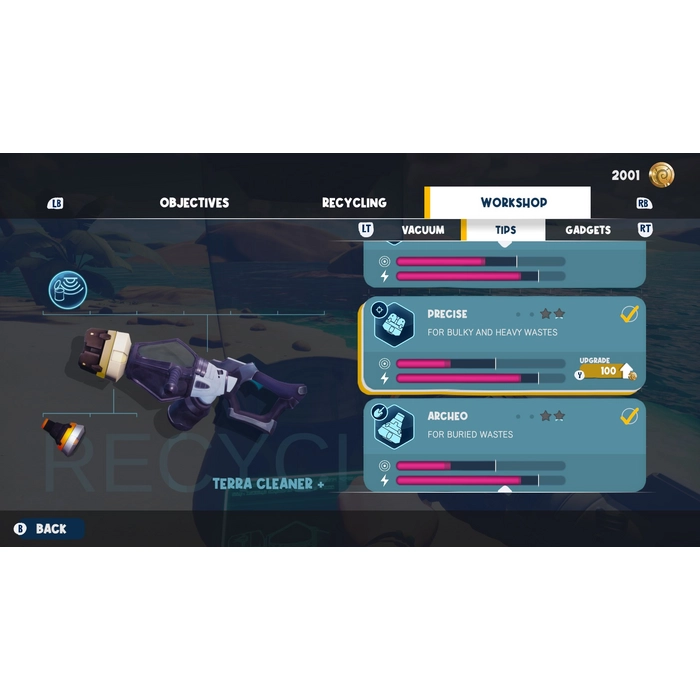Click the round vacuum icon above the cleaner
Image resolution: width=700 pixels, height=700 pixels.
pyautogui.click(x=68, y=291)
